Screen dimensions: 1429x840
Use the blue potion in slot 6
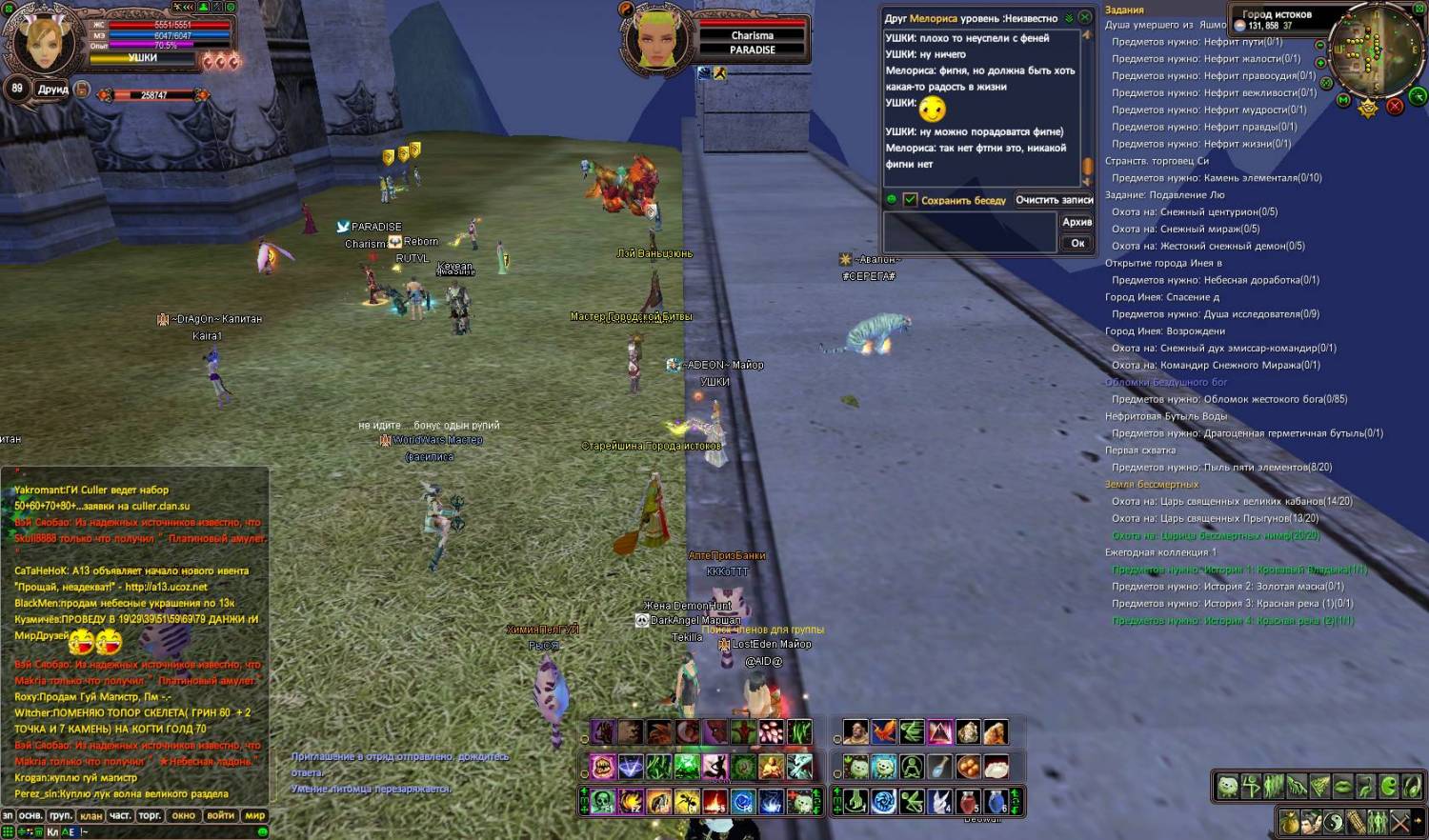click(x=996, y=802)
